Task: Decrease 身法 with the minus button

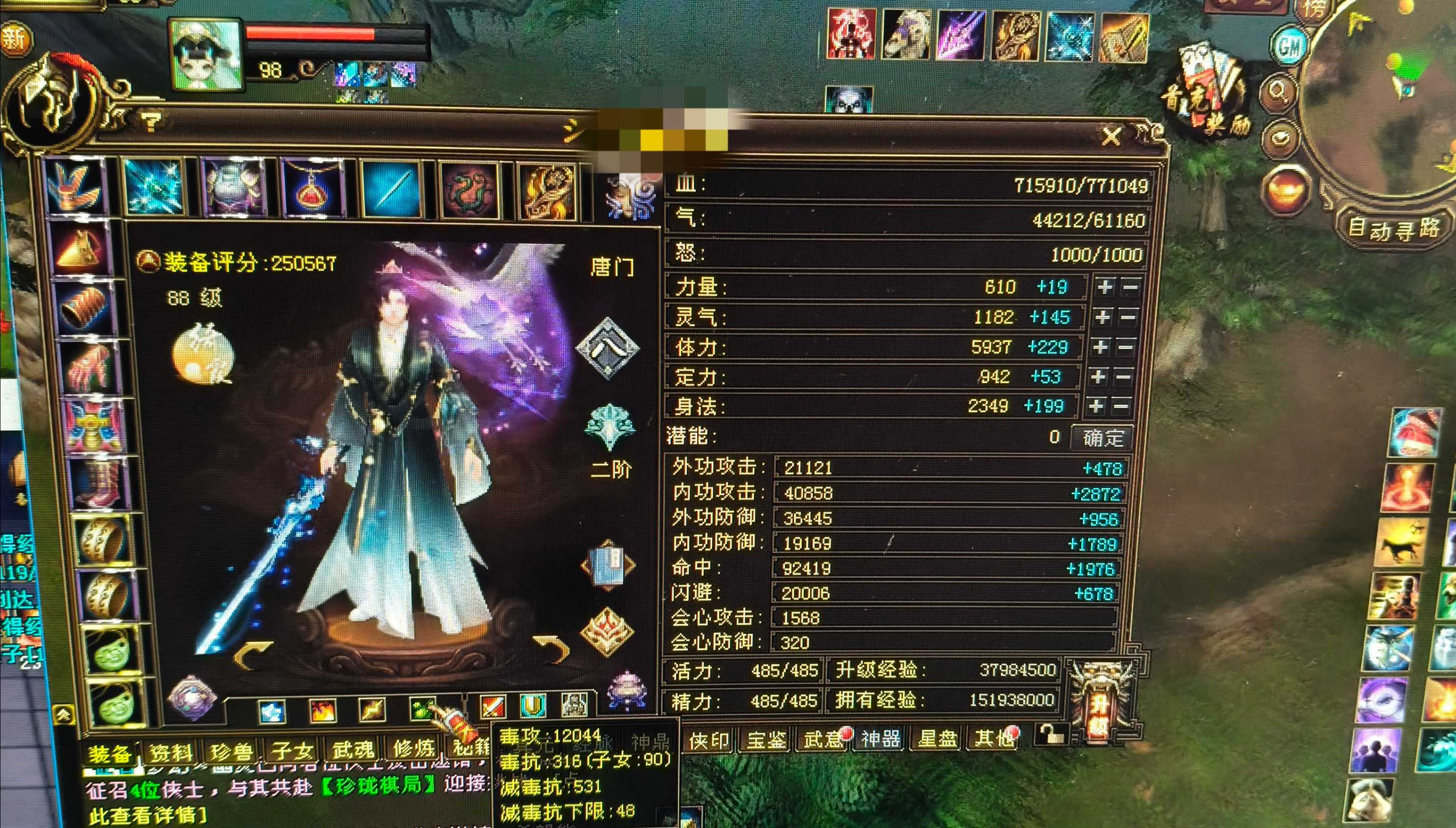Action: pos(1120,406)
